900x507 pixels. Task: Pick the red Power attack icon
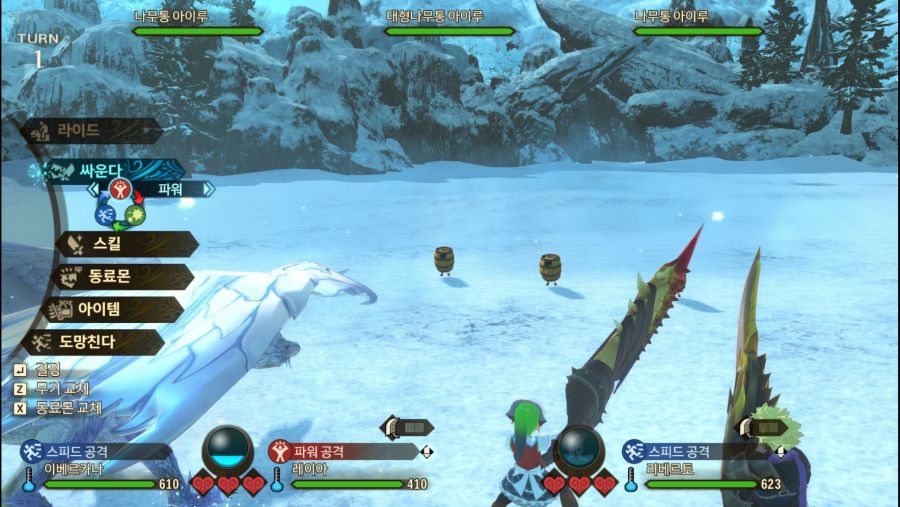point(120,190)
